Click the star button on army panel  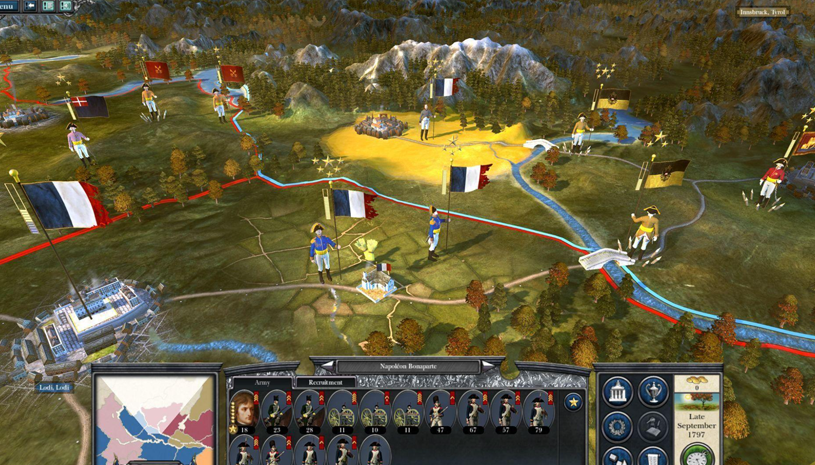(573, 402)
